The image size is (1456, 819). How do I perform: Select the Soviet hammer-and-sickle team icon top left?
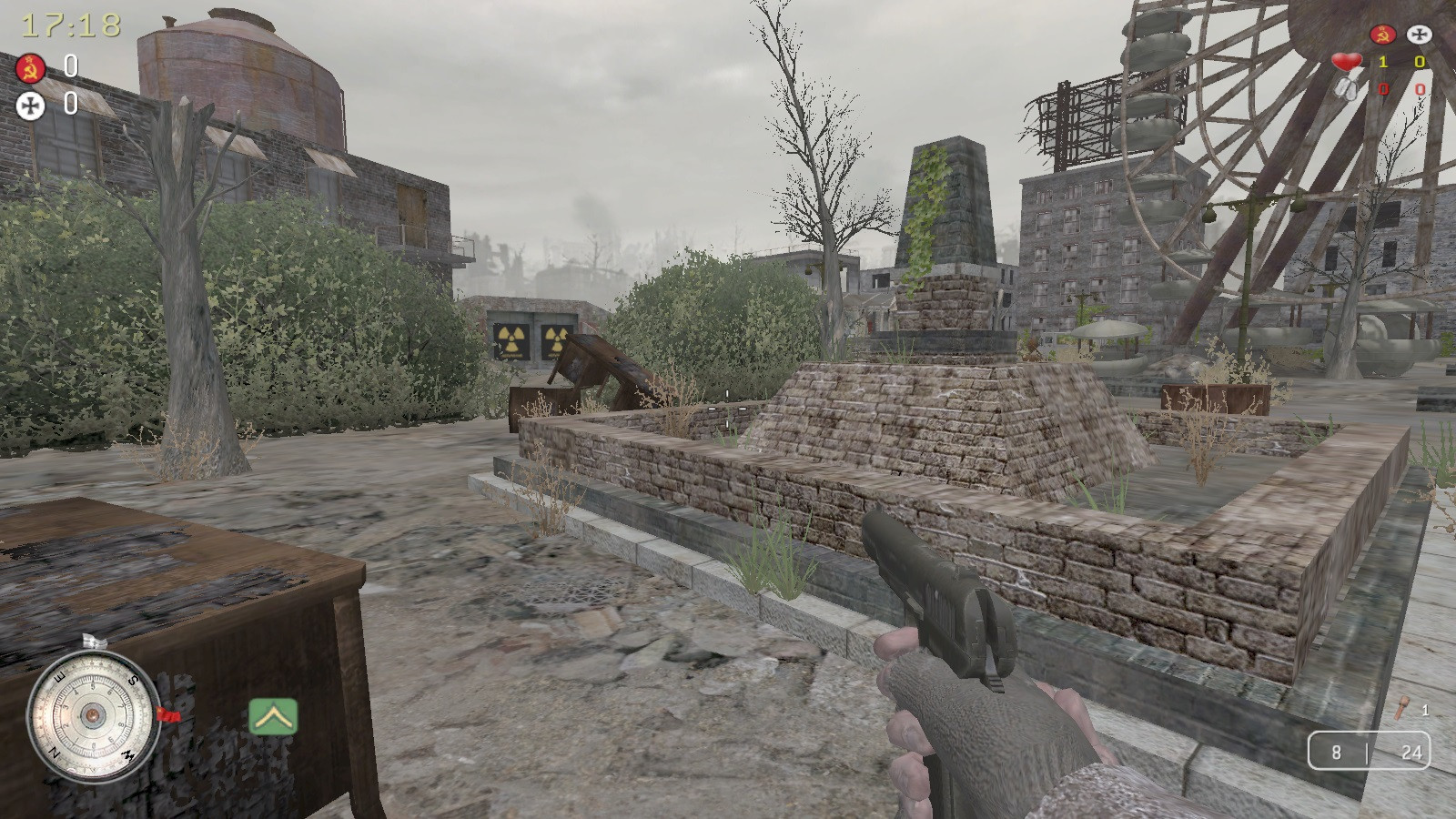(30, 68)
